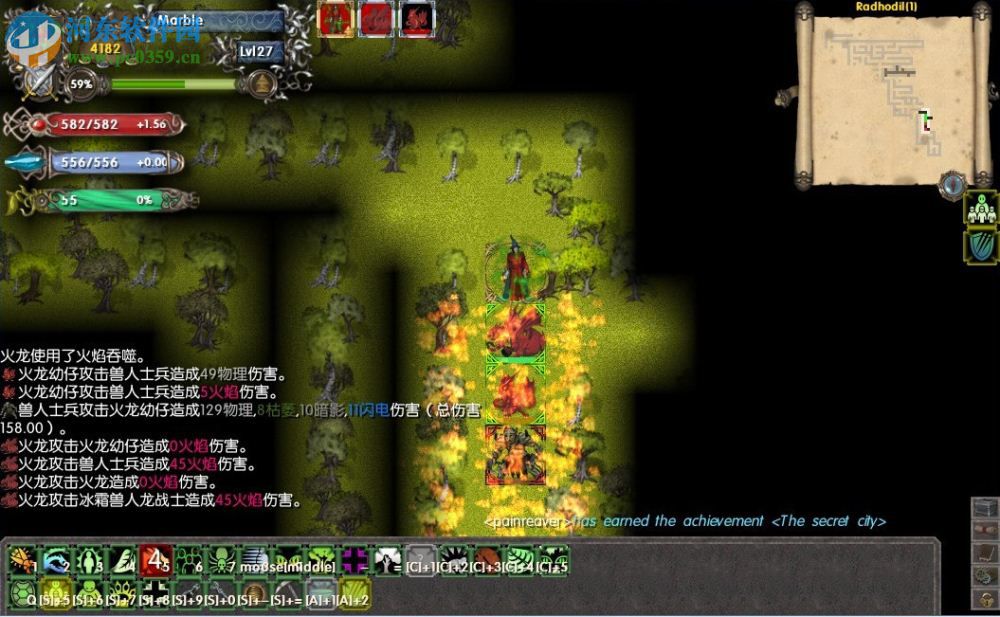Viewport: 1000px width, 617px height.
Task: Activate the green figure skill in slot 3
Action: pos(89,560)
